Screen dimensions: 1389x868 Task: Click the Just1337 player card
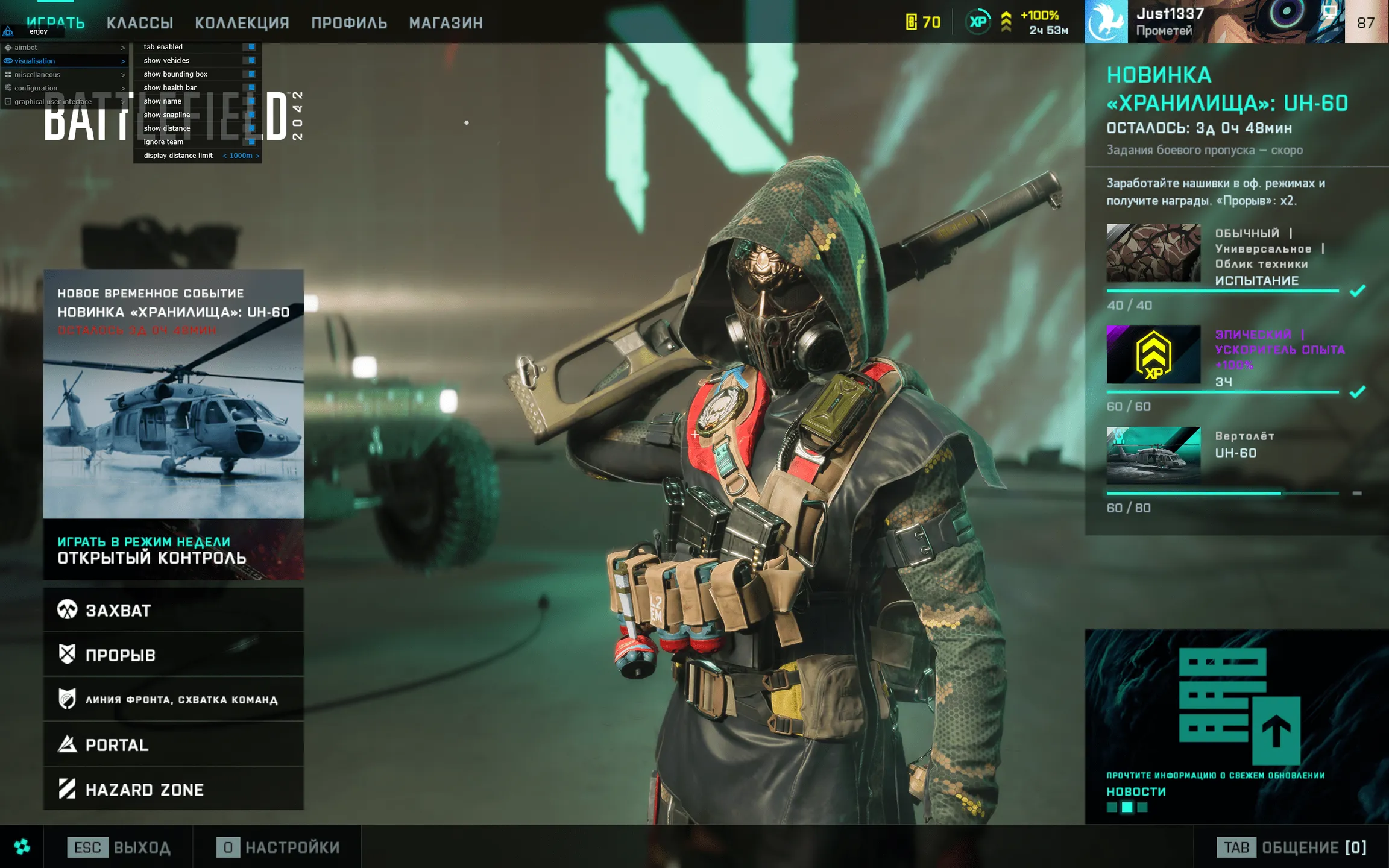coord(1214,22)
